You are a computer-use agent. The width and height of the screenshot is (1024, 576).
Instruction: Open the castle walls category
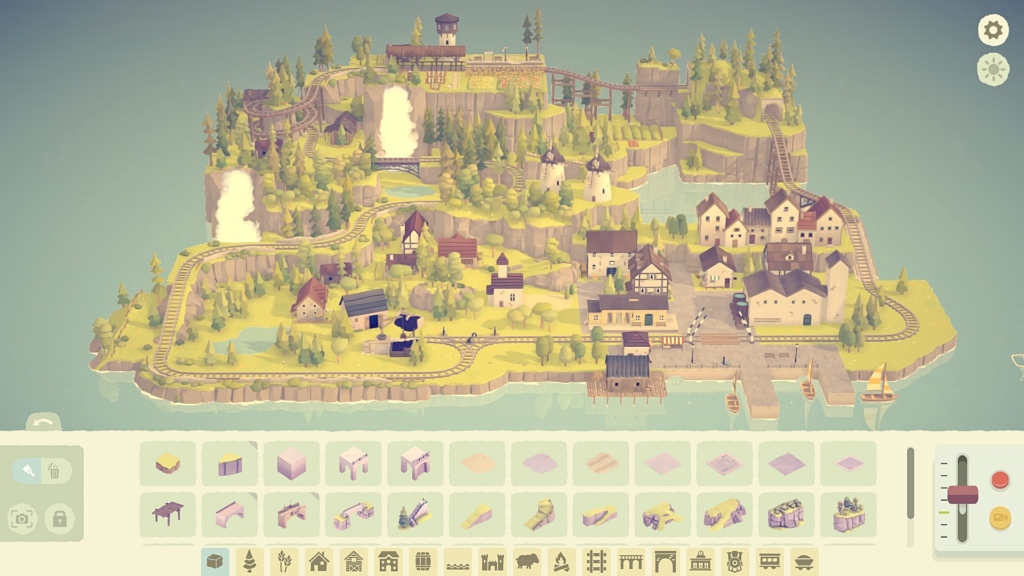tap(492, 561)
